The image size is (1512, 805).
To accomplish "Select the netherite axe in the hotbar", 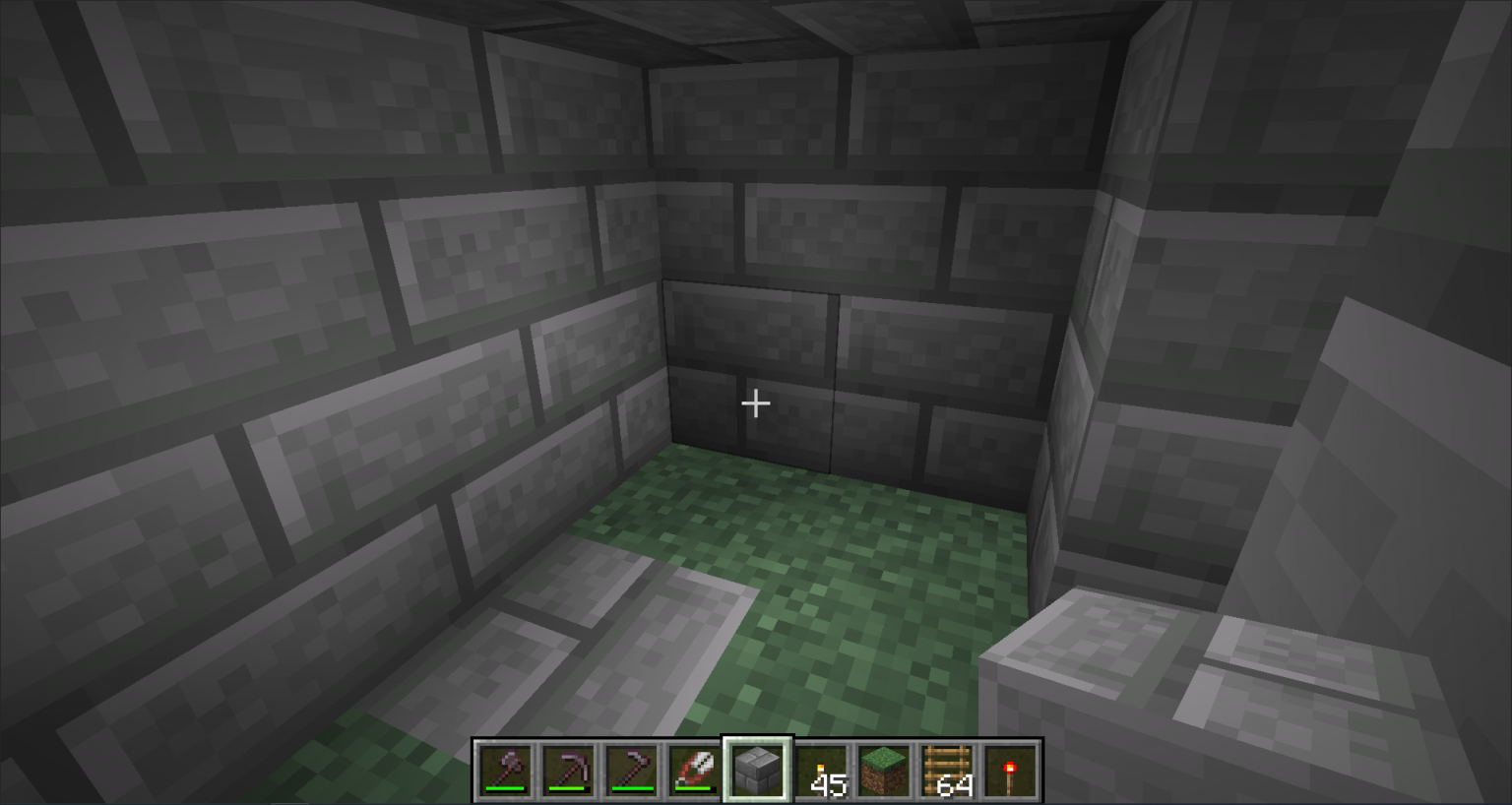I will tap(504, 768).
